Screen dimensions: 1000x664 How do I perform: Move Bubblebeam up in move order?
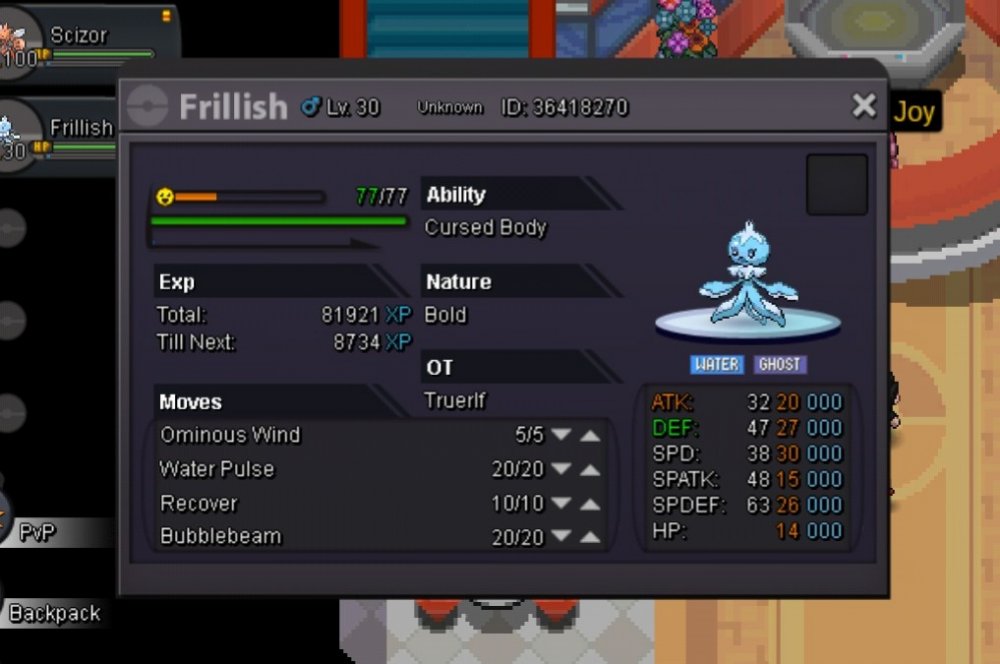coord(590,538)
